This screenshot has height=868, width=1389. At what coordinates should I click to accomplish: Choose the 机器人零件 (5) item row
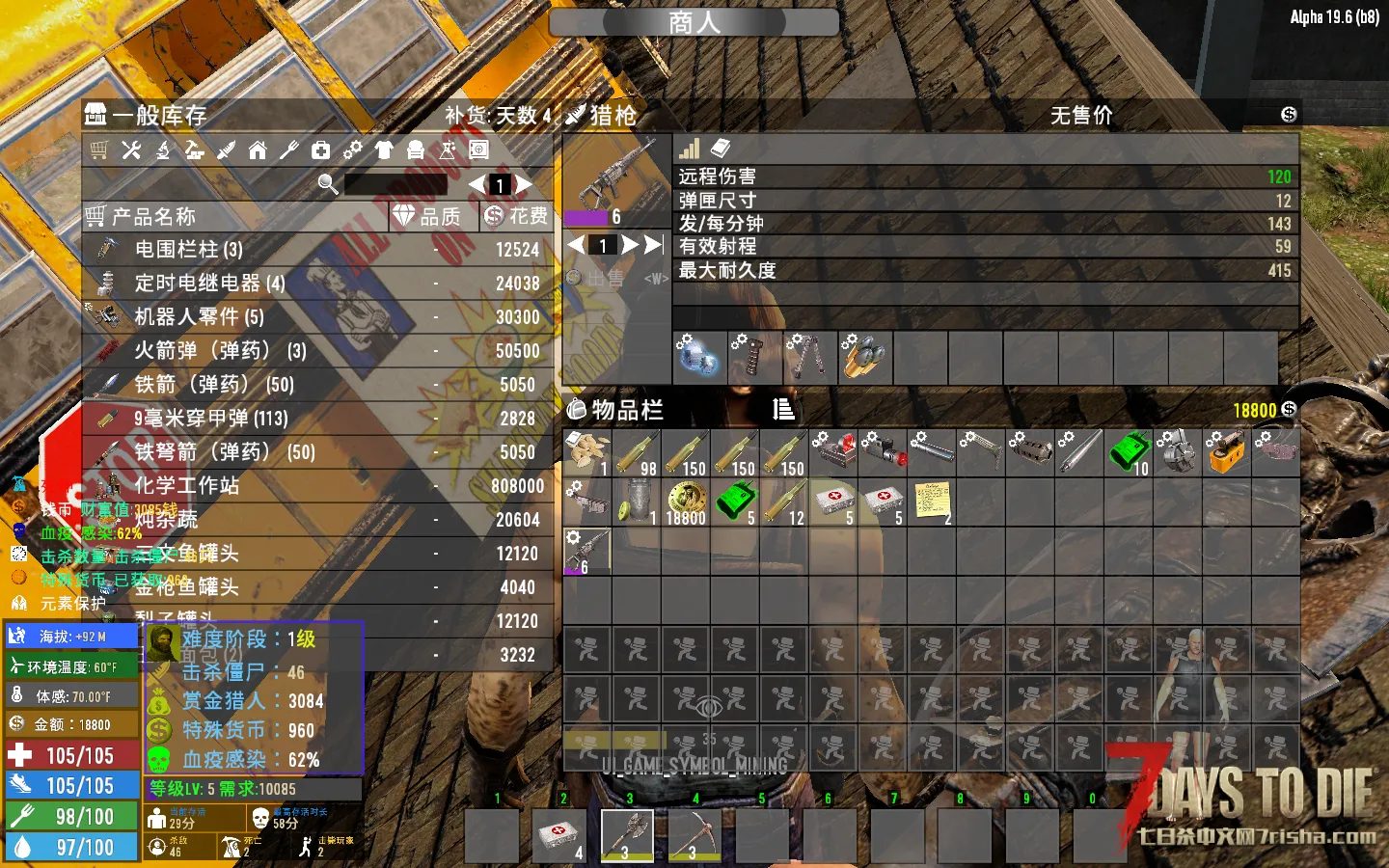[318, 317]
